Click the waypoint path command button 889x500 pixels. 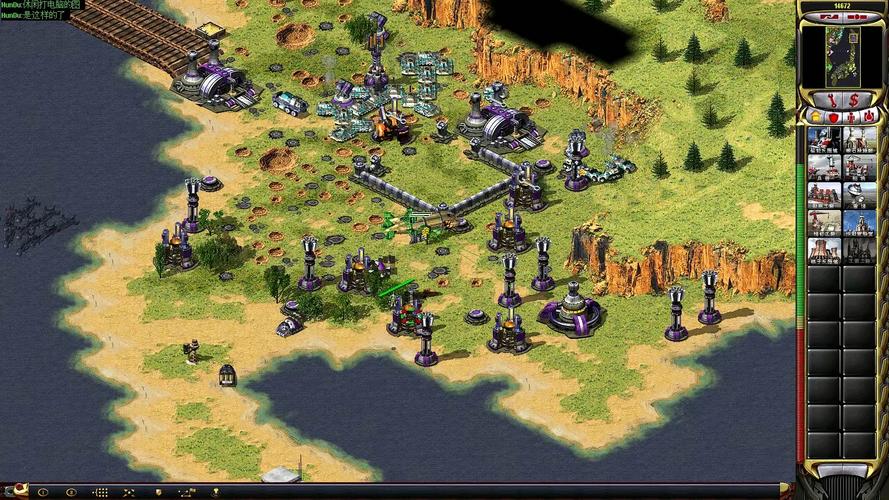click(187, 492)
